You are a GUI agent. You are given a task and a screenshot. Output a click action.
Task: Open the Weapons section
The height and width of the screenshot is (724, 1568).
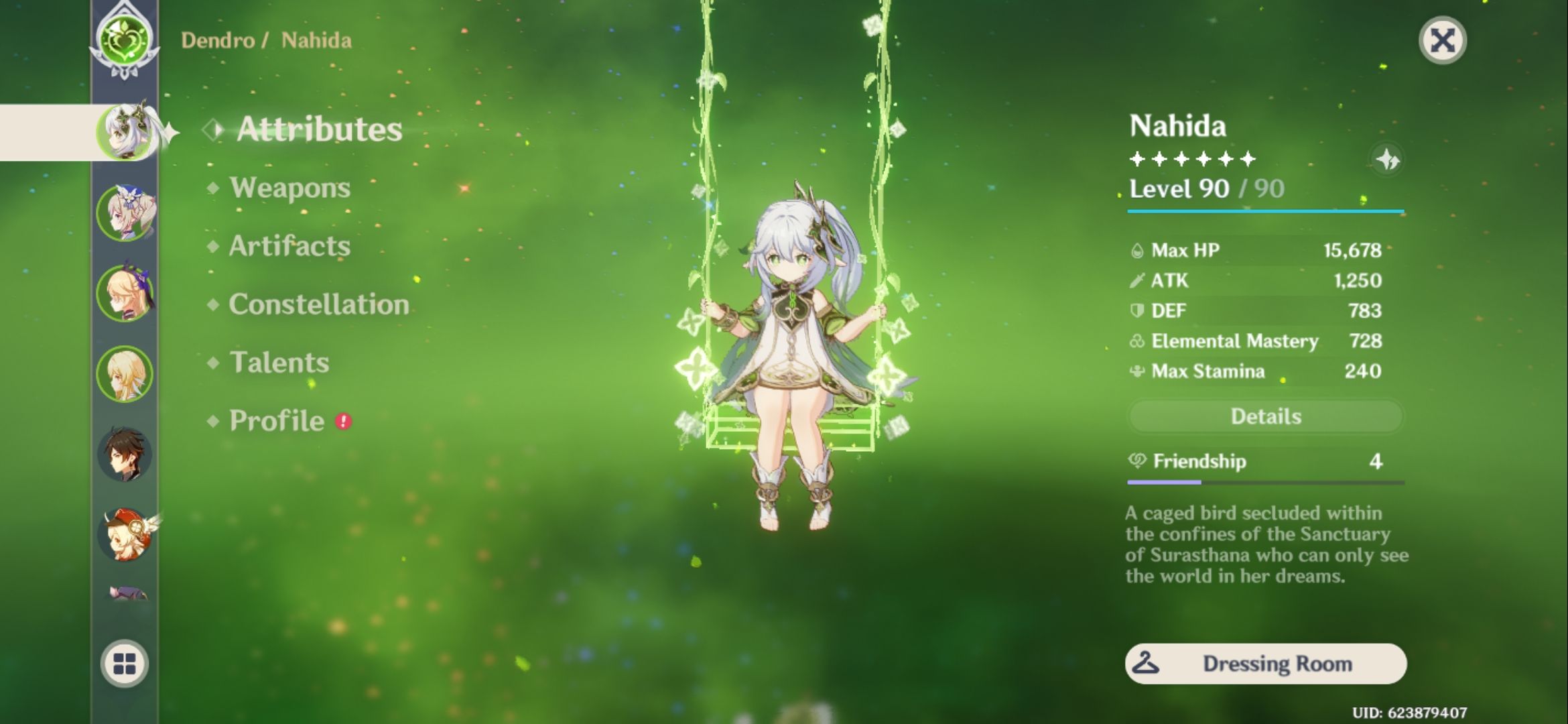pos(288,188)
